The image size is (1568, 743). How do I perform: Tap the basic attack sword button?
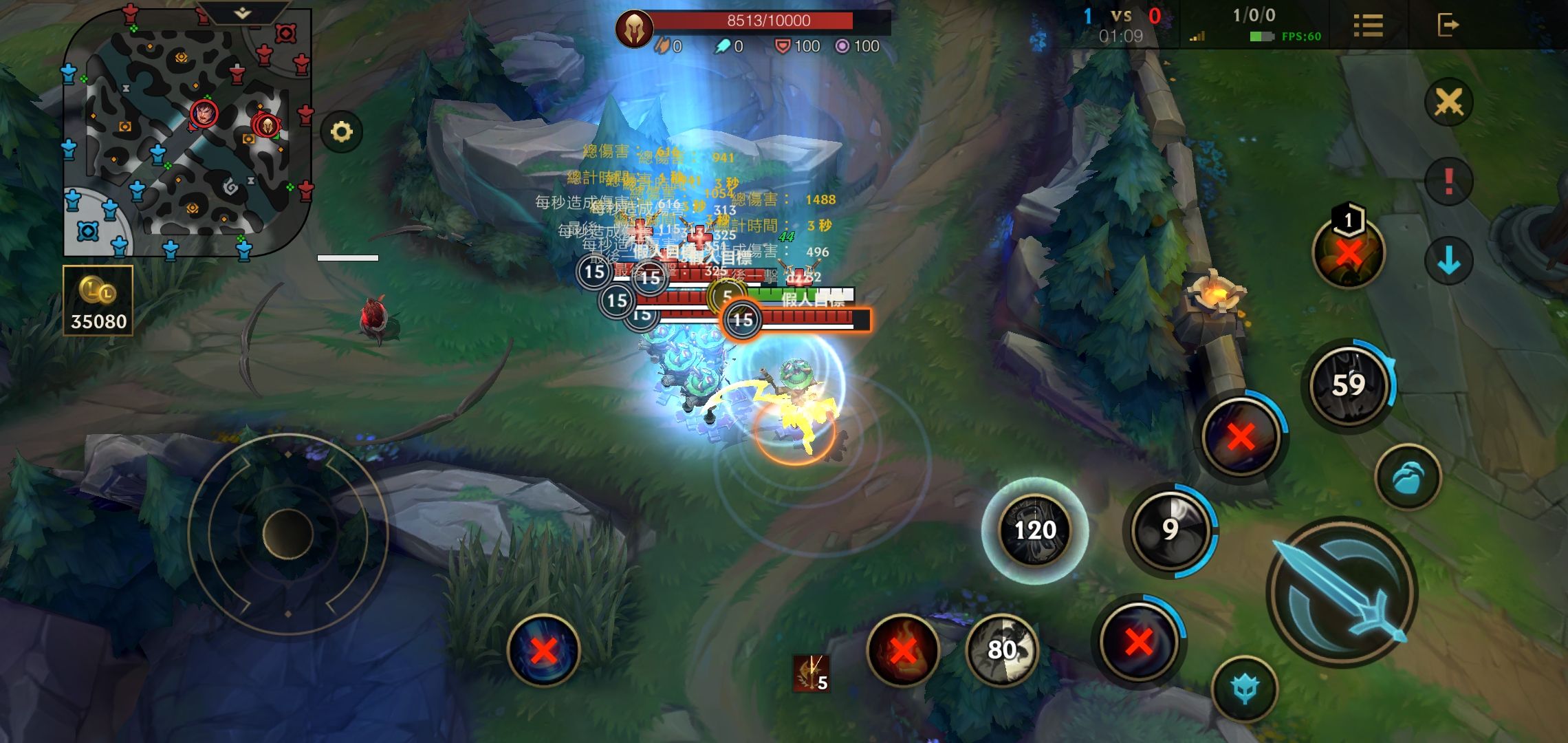(1342, 593)
